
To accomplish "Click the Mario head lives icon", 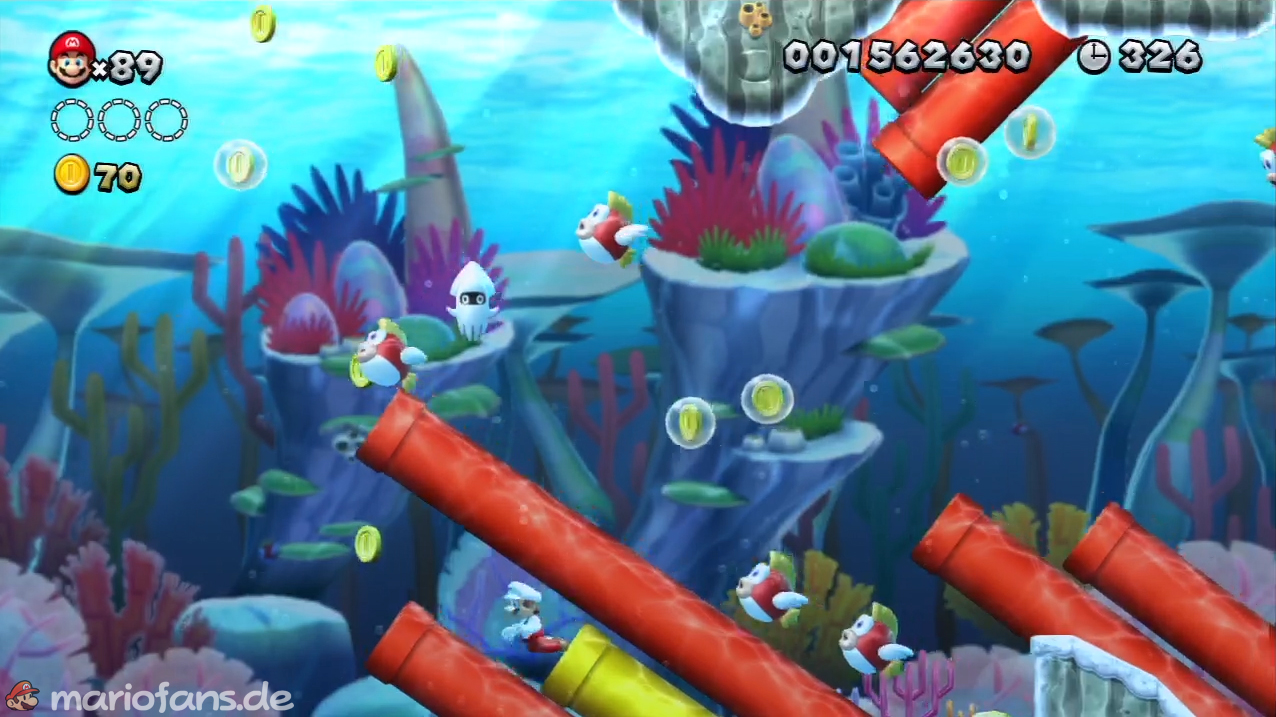I will (71, 59).
